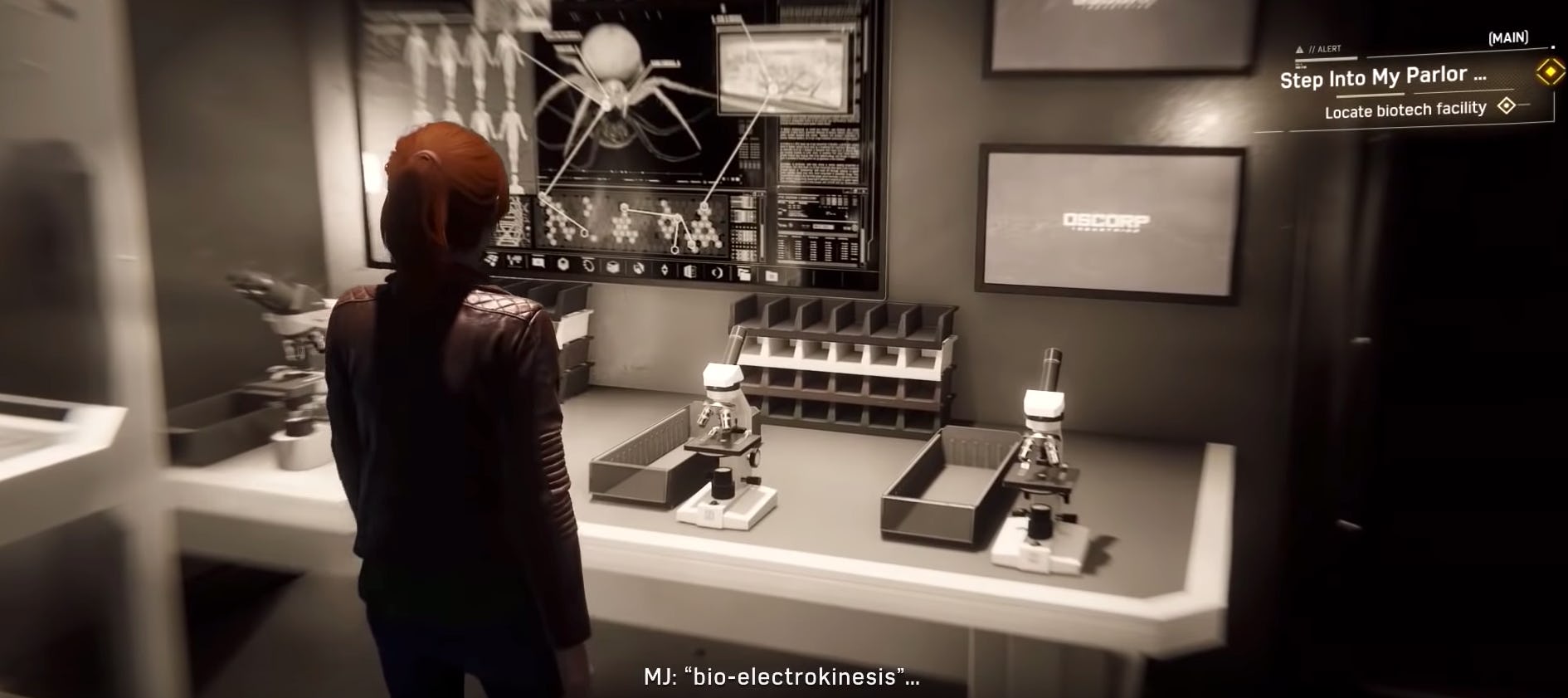The width and height of the screenshot is (1568, 698).
Task: Click the Locate biotech facility objective text
Action: click(1405, 110)
